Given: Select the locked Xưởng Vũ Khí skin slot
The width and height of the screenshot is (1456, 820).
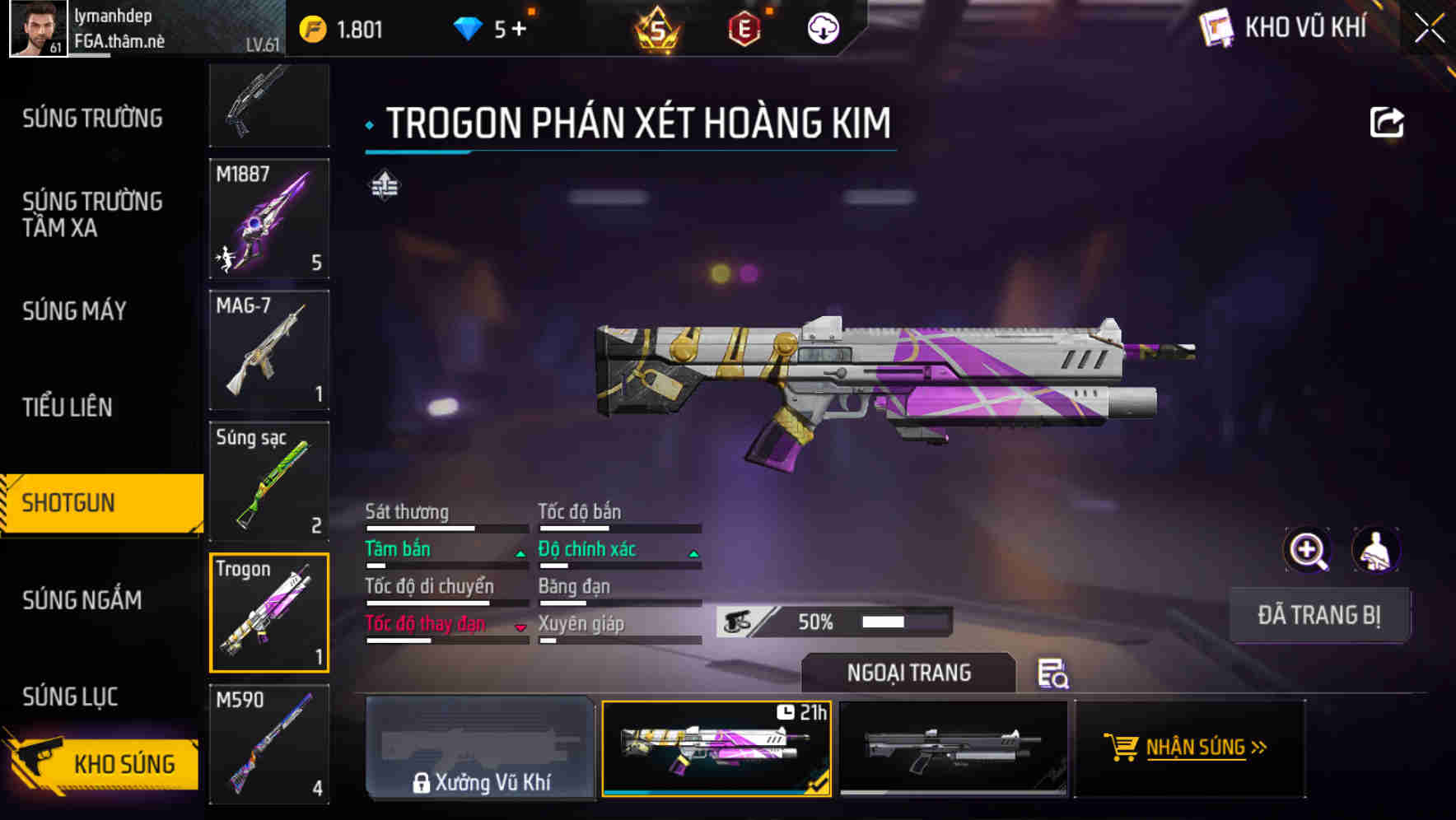Looking at the screenshot, I should [480, 748].
